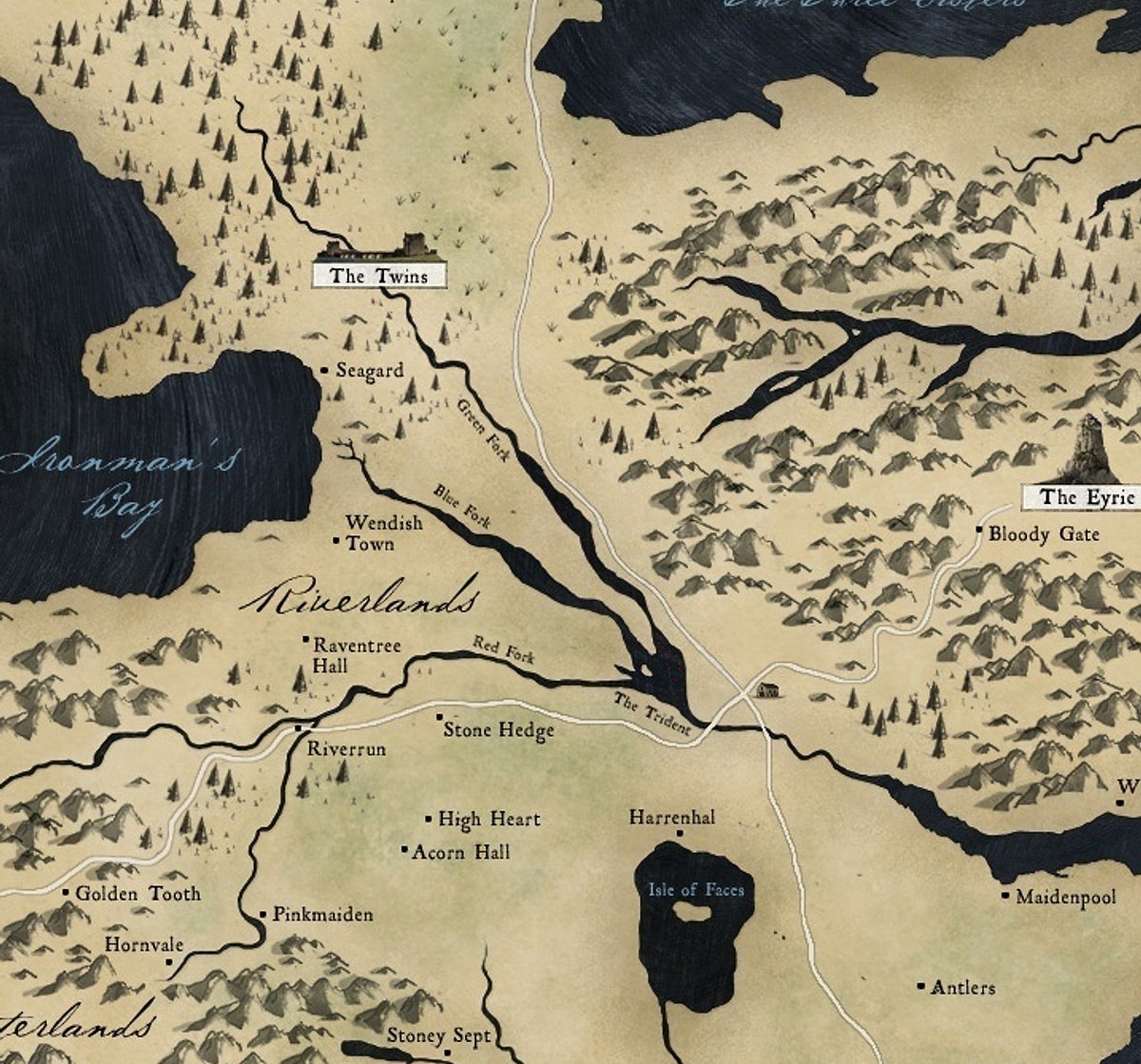Choose the High Heart marker
The width and height of the screenshot is (1141, 1064).
pos(429,819)
